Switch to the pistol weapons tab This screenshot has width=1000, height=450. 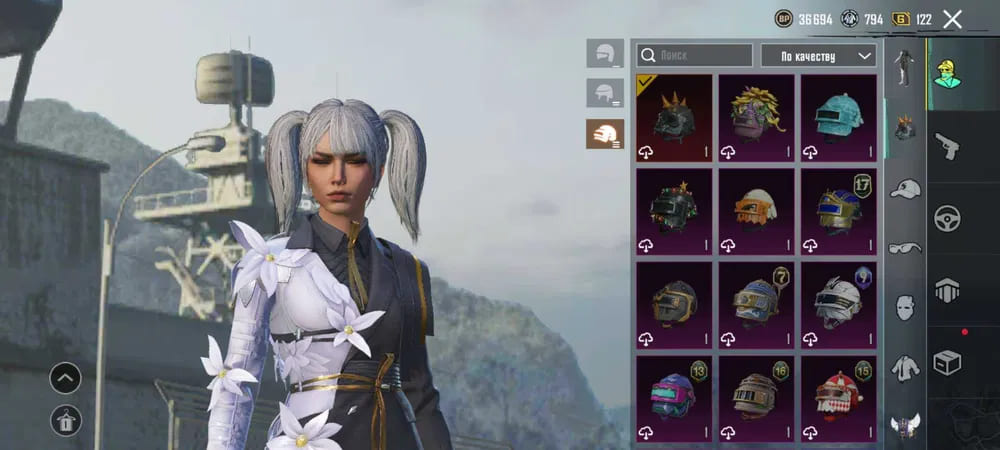click(x=946, y=146)
